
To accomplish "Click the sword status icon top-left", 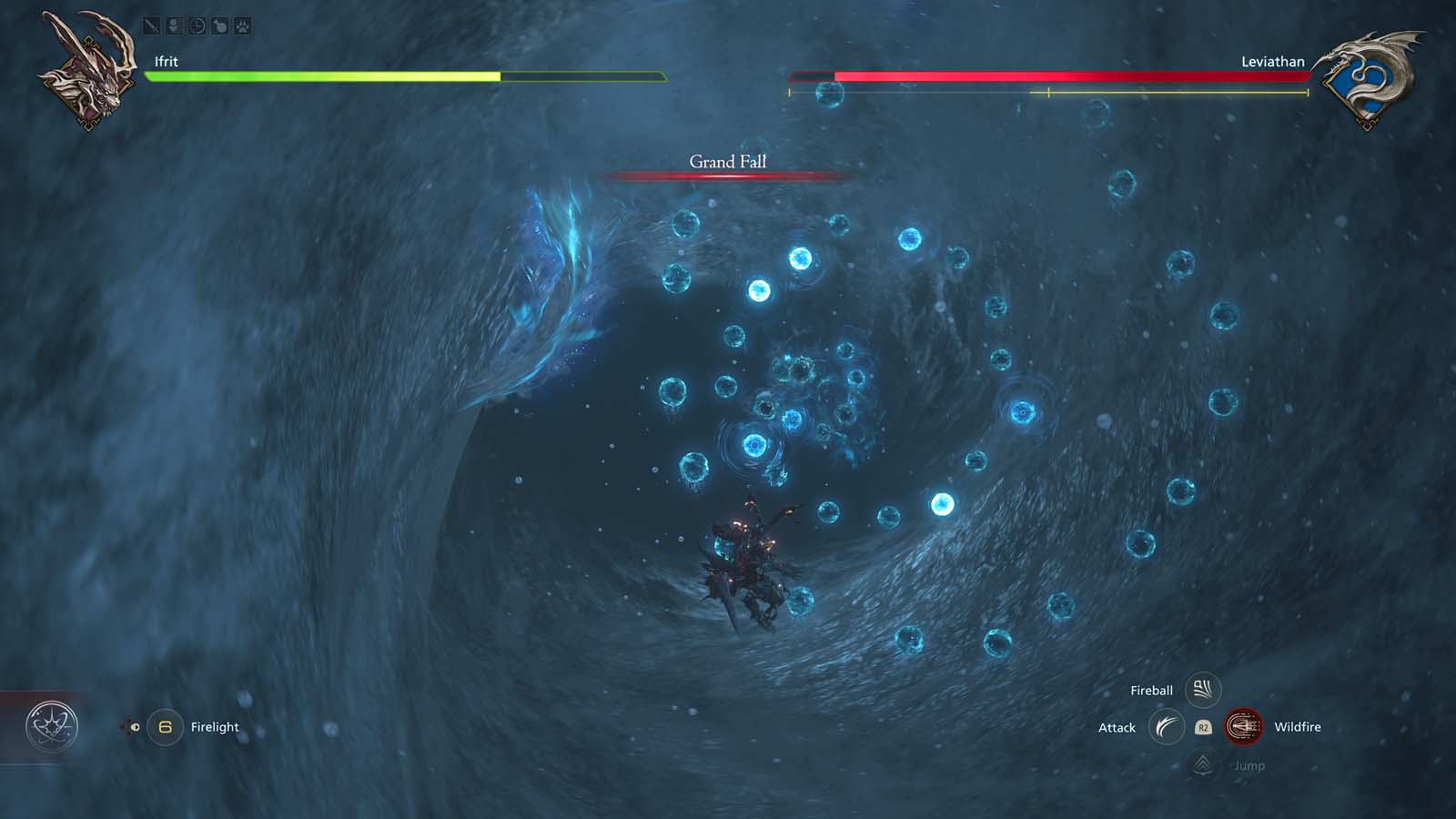I will 151,25.
